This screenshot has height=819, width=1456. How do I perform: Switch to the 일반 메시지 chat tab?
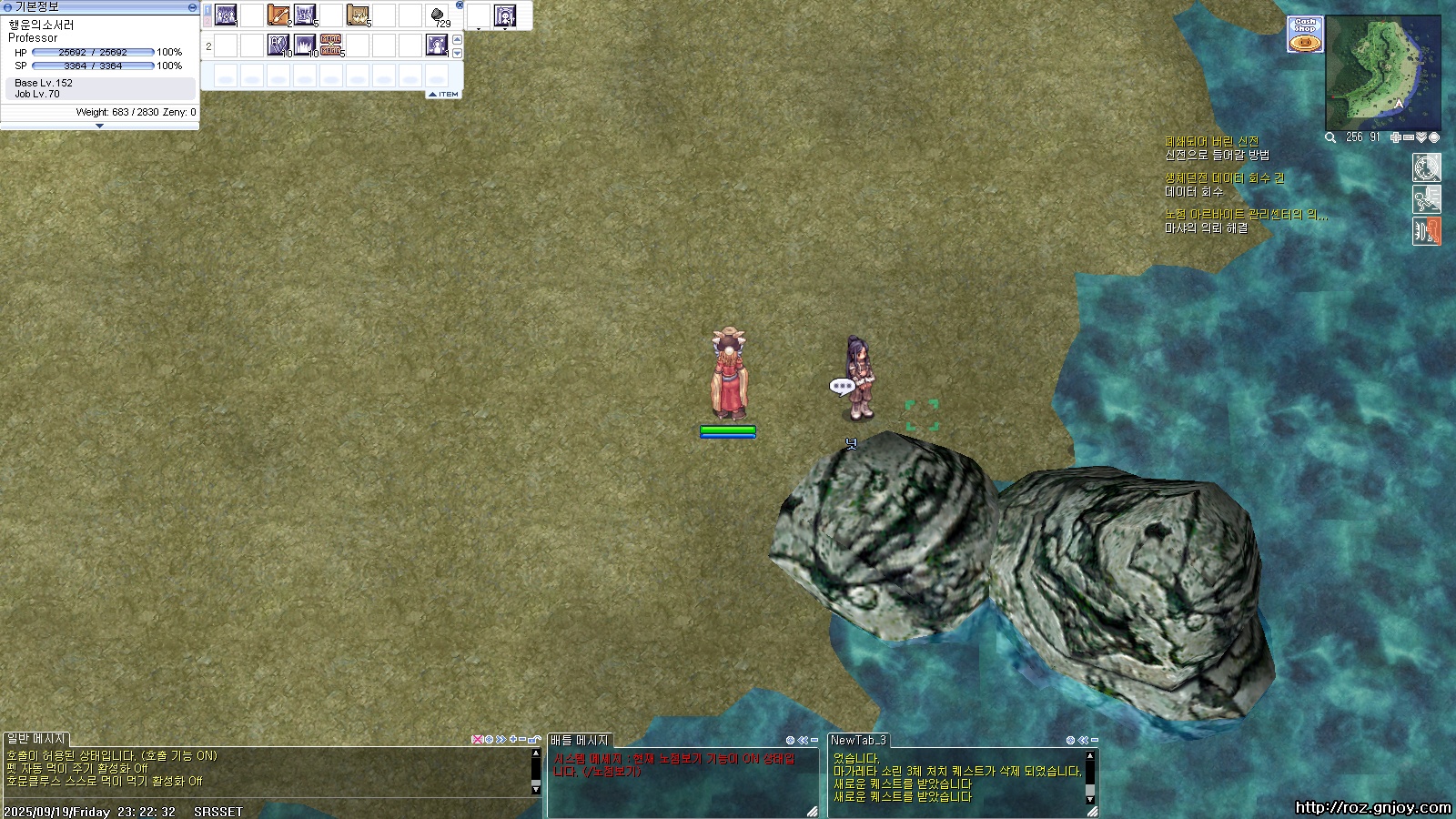[x=36, y=739]
